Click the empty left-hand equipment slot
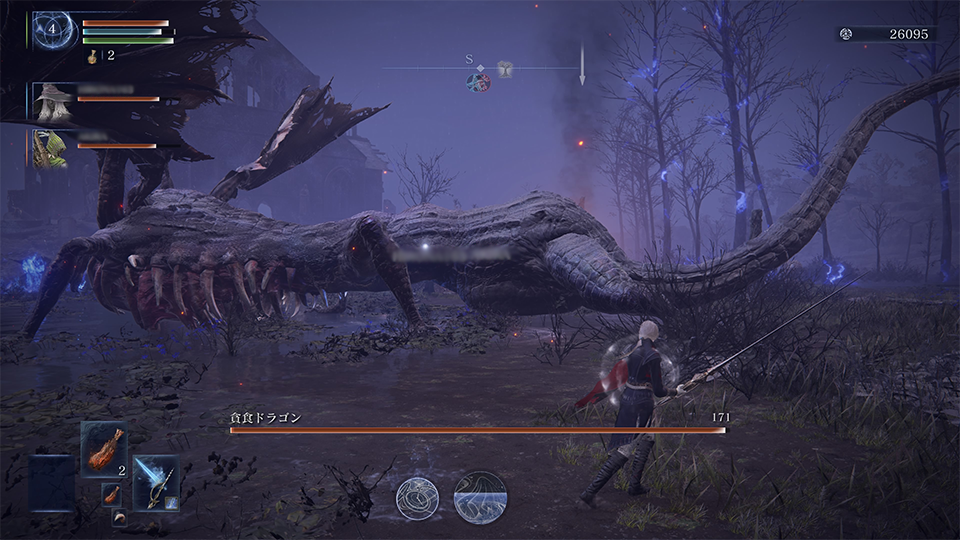 tap(52, 483)
